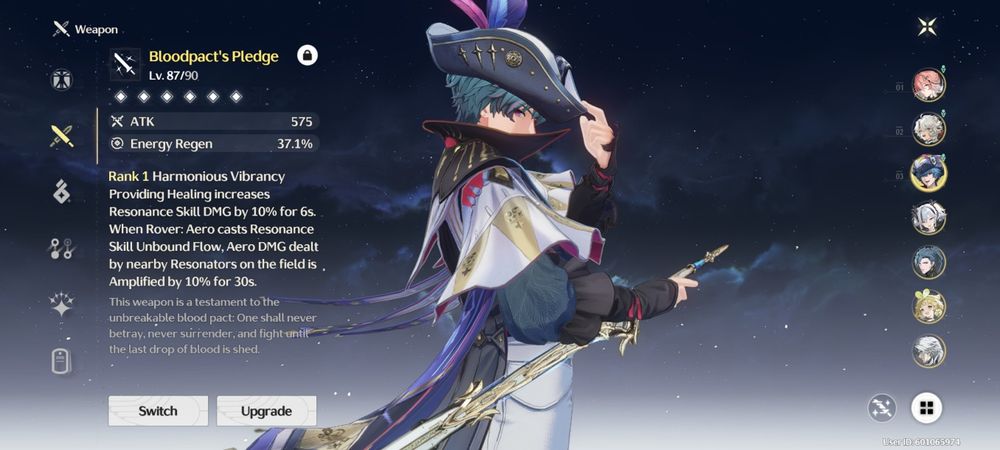Click the Bloodpact's Pledge weapon icon
This screenshot has height=450, width=1000.
click(x=125, y=65)
